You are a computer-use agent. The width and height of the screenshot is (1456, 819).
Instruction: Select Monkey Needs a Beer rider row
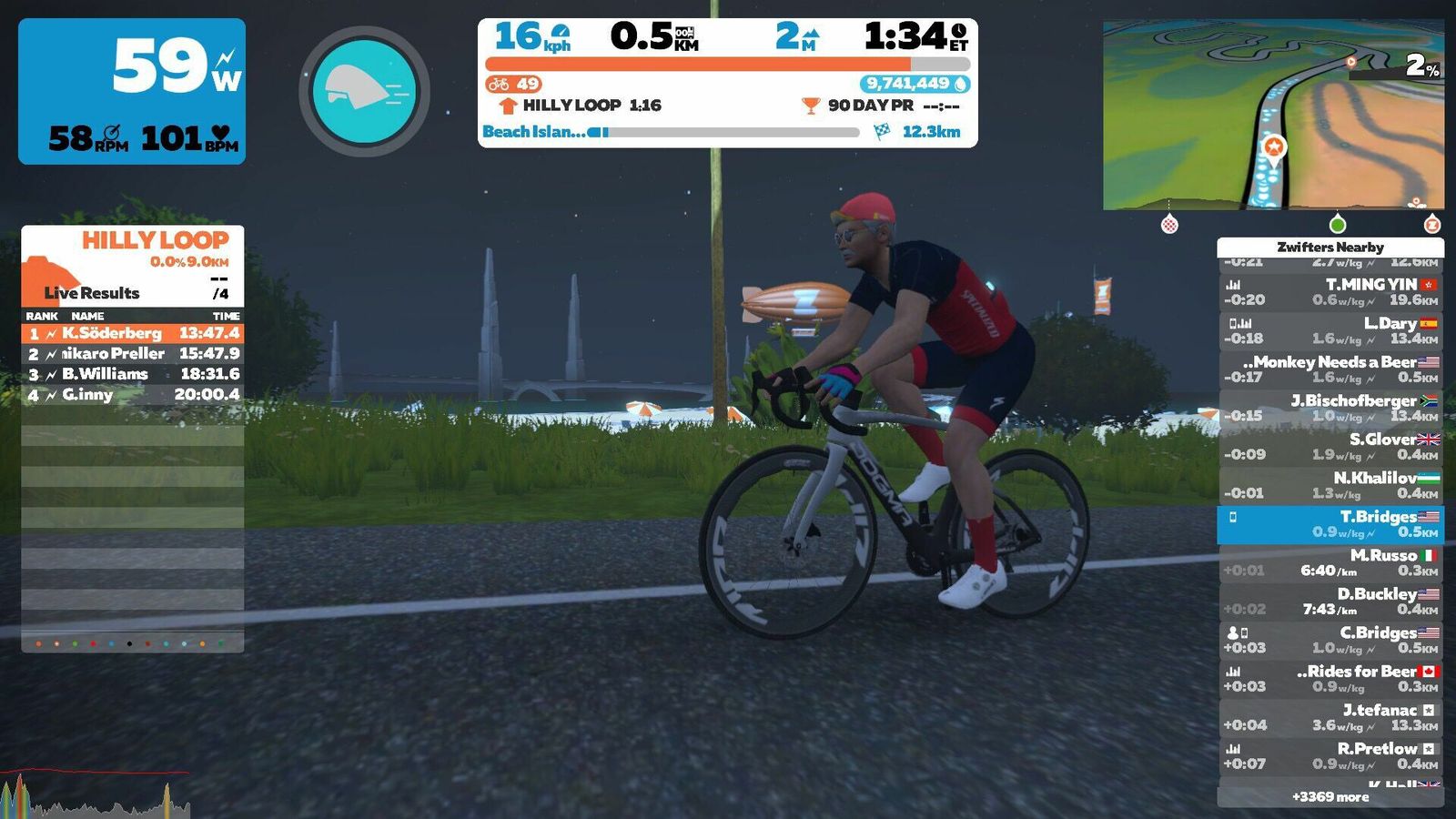(1330, 369)
